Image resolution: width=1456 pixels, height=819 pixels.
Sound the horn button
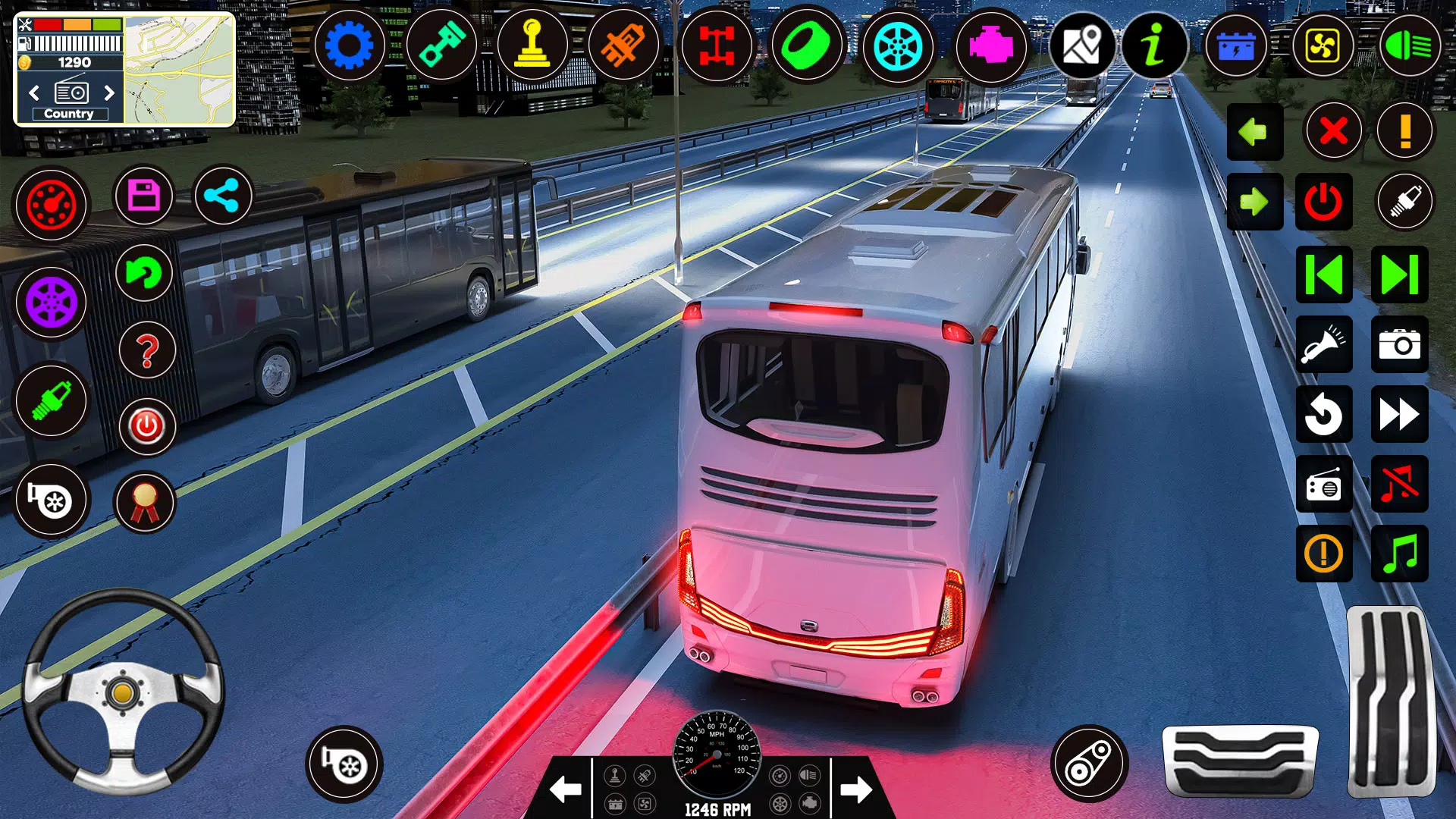coord(1323,345)
